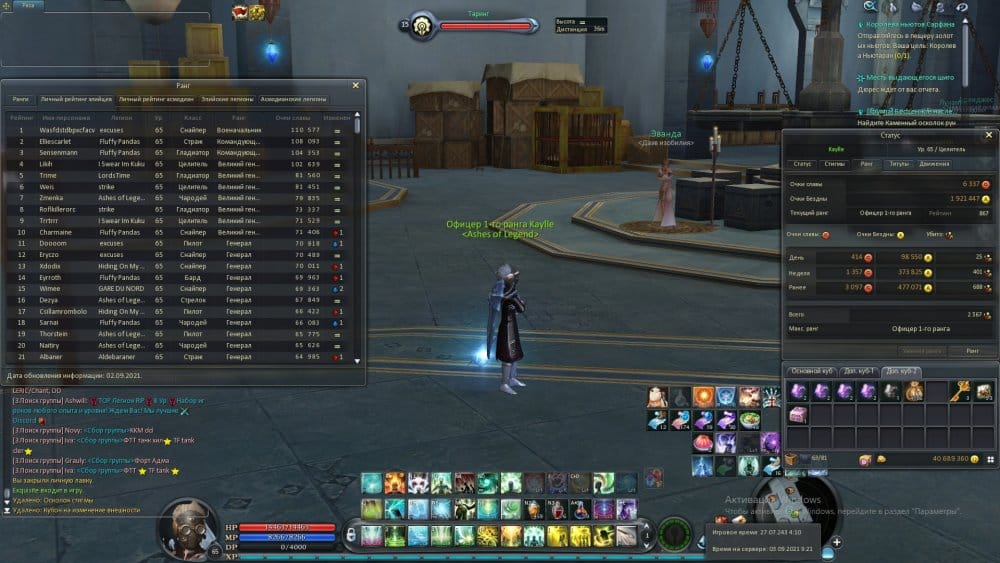Open the Движения tab
This screenshot has height=563, width=1000.
pos(935,163)
